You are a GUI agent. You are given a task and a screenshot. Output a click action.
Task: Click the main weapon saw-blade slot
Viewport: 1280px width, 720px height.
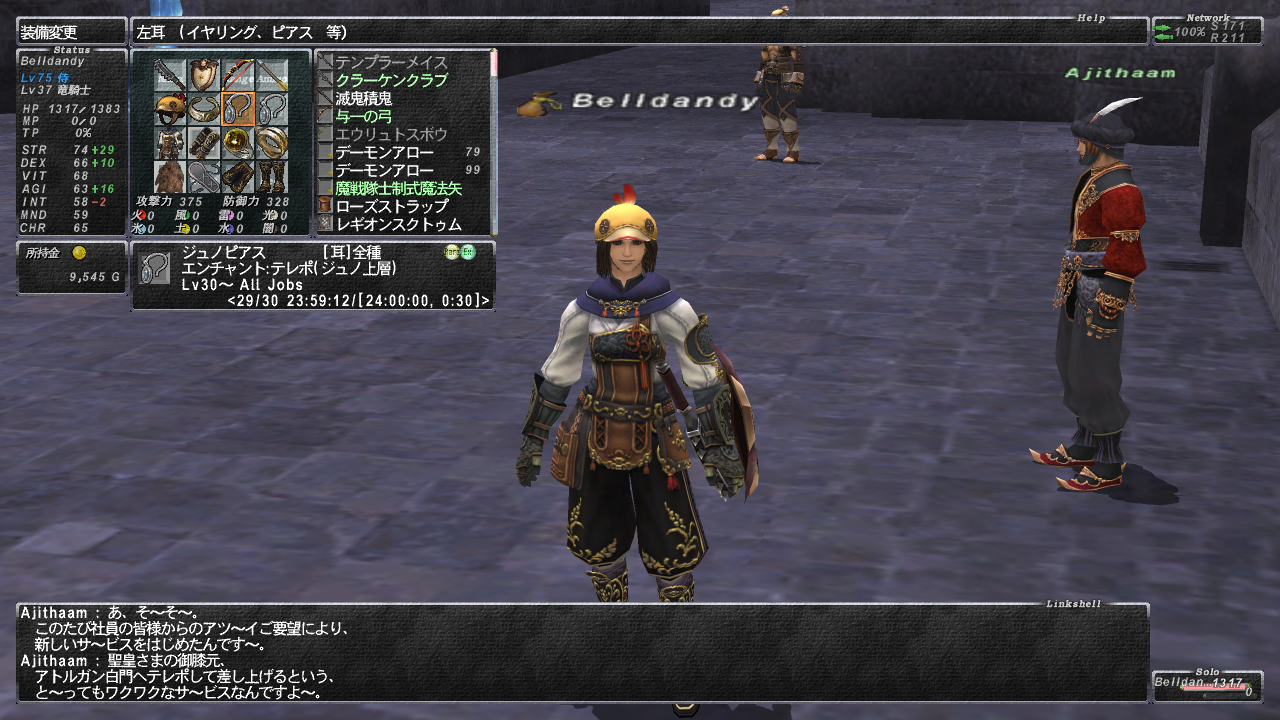[170, 74]
